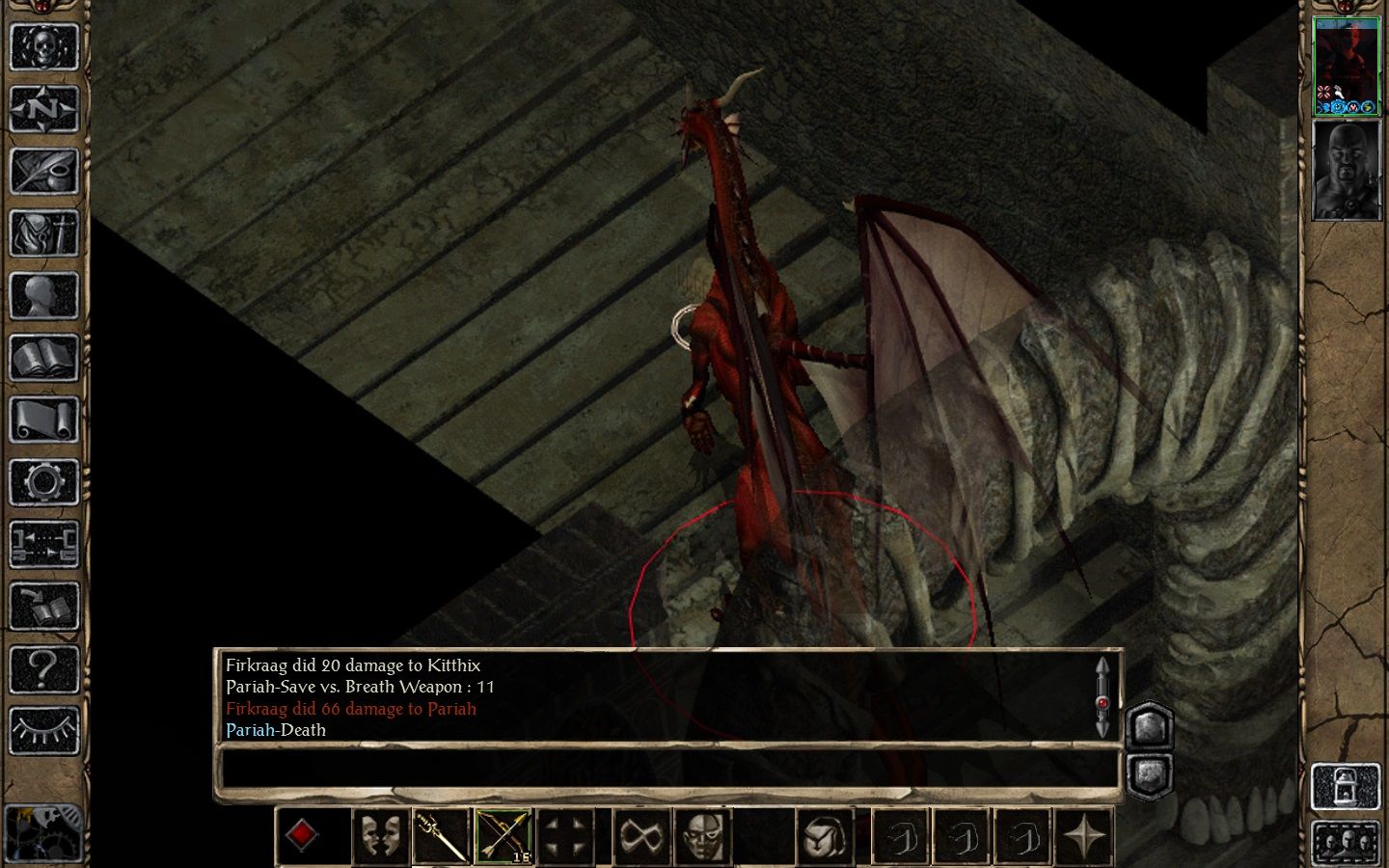The height and width of the screenshot is (868, 1389).
Task: Show the character record via the head icon
Action: (43, 296)
